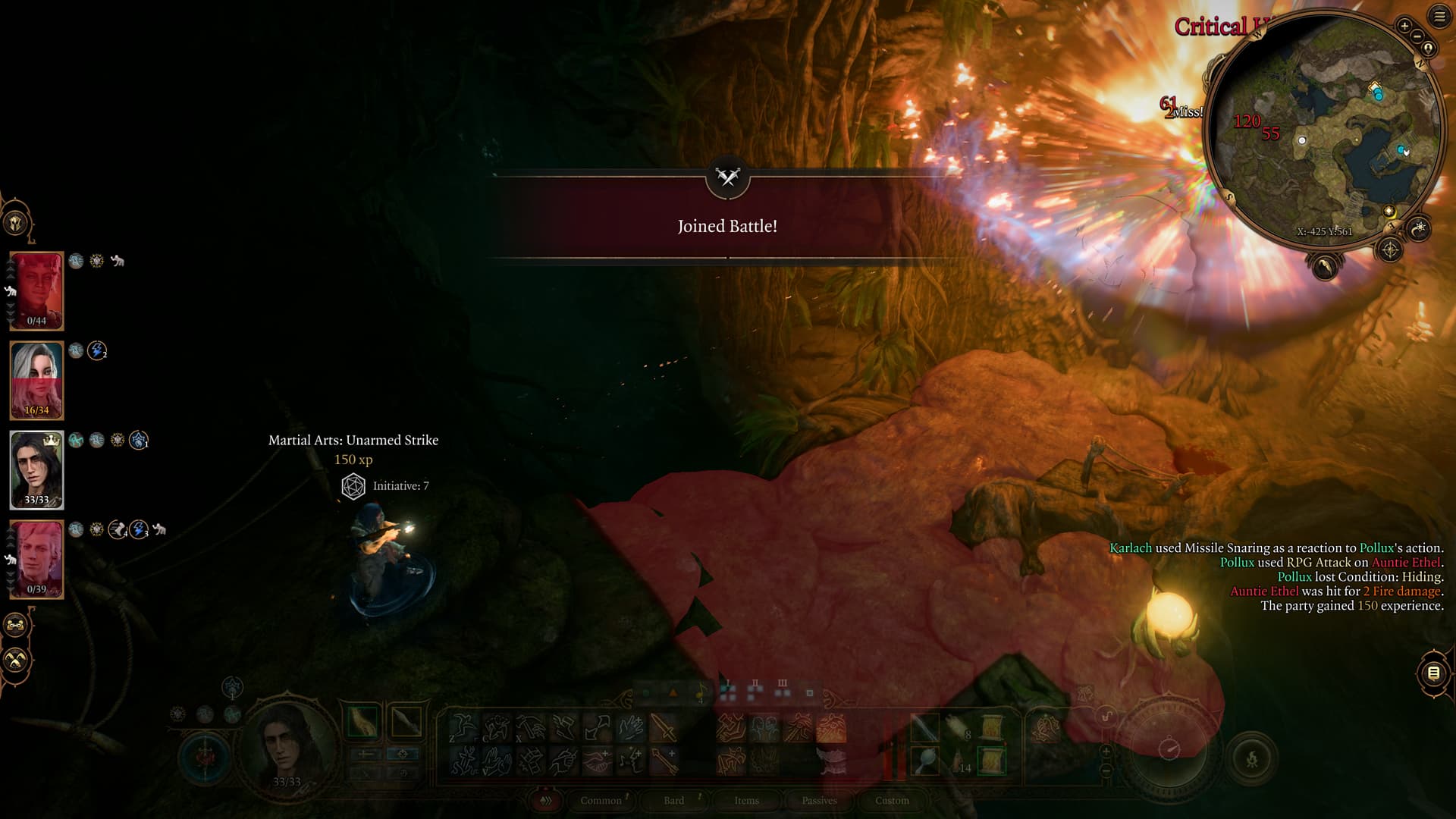This screenshot has height=819, width=1456.
Task: Switch to the Bard hotbar tab
Action: tap(673, 800)
